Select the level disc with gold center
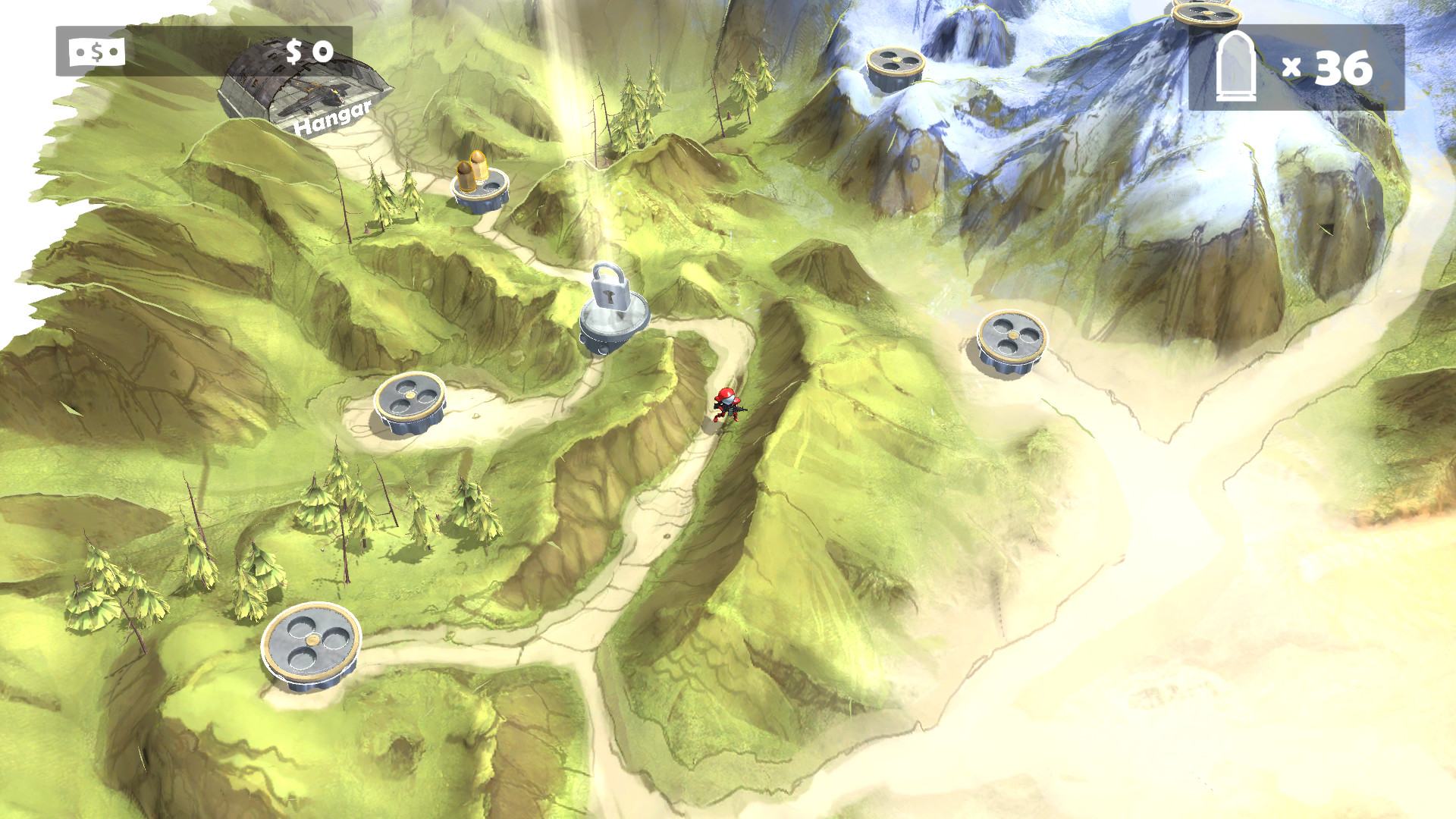 coord(408,401)
